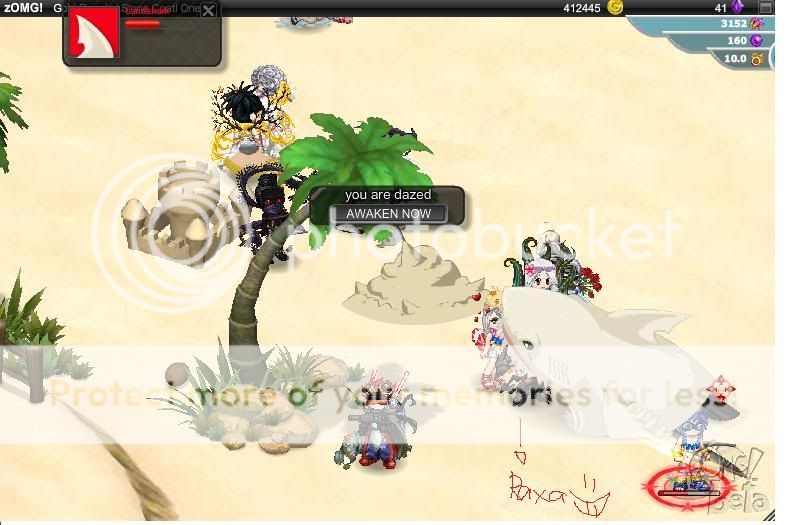Click the ring icon beside 10.0
This screenshot has height=525, width=792.
[757, 59]
